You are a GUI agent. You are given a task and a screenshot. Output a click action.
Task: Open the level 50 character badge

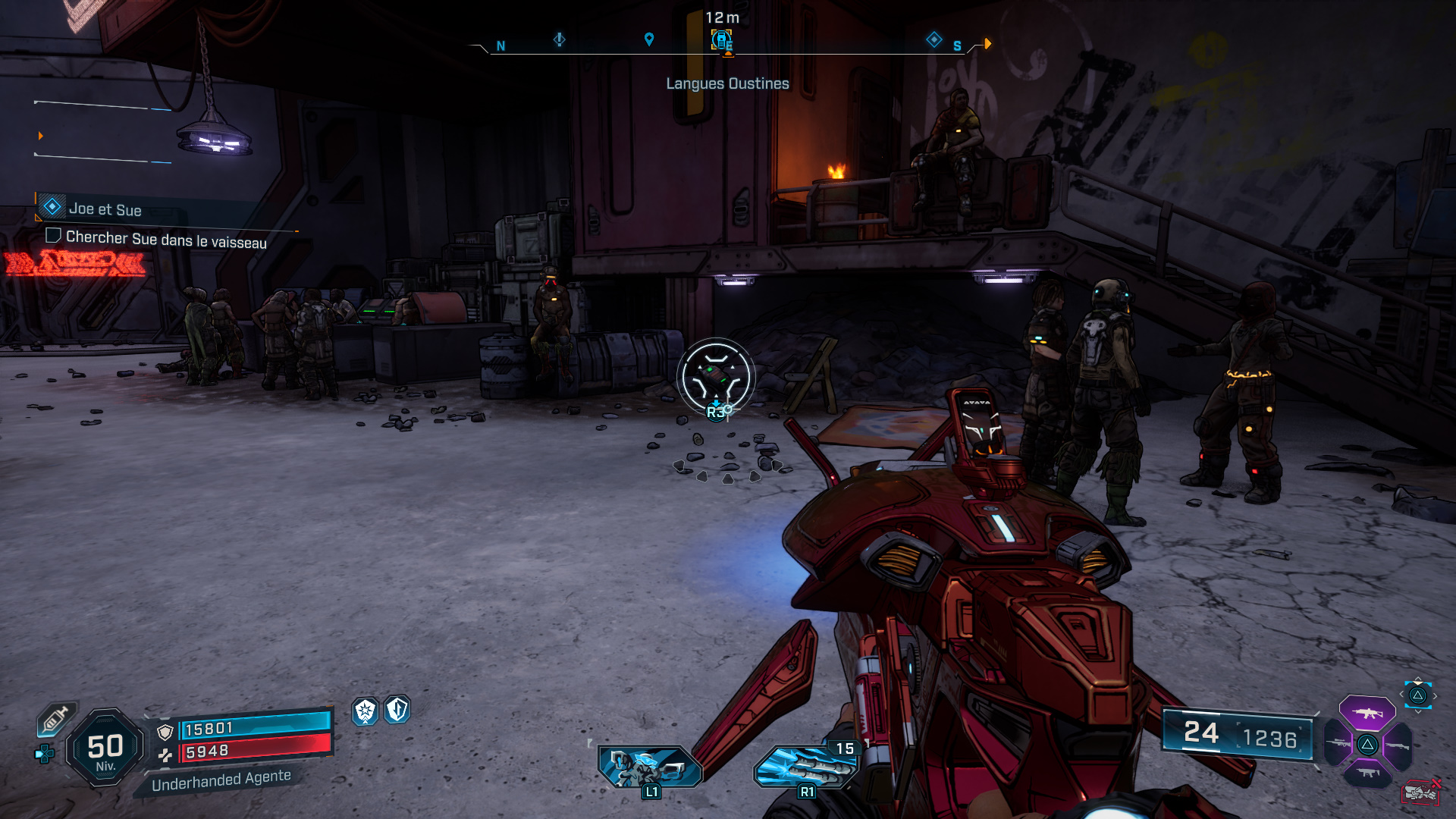105,748
